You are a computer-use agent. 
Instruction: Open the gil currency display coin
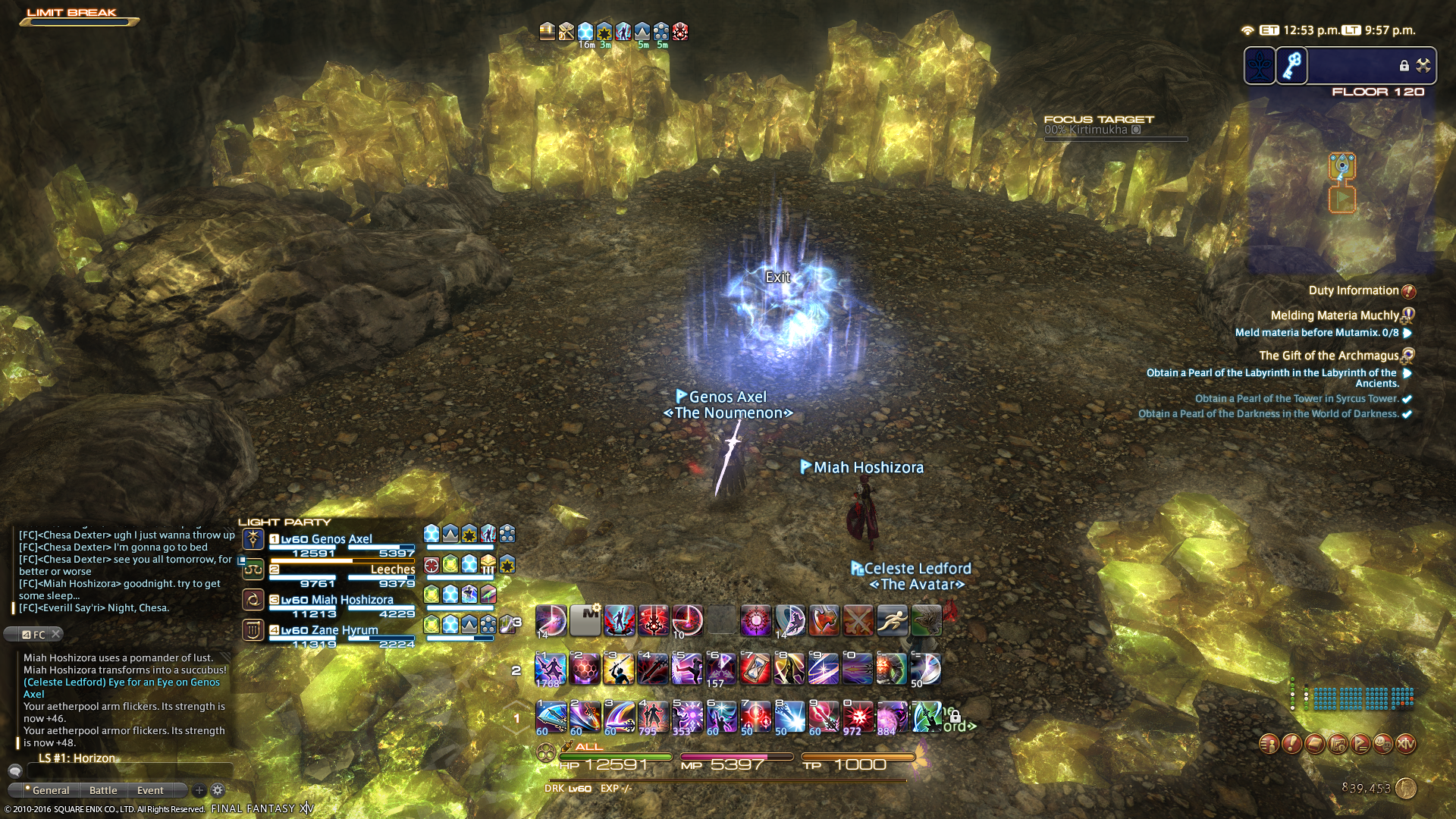click(x=1406, y=789)
